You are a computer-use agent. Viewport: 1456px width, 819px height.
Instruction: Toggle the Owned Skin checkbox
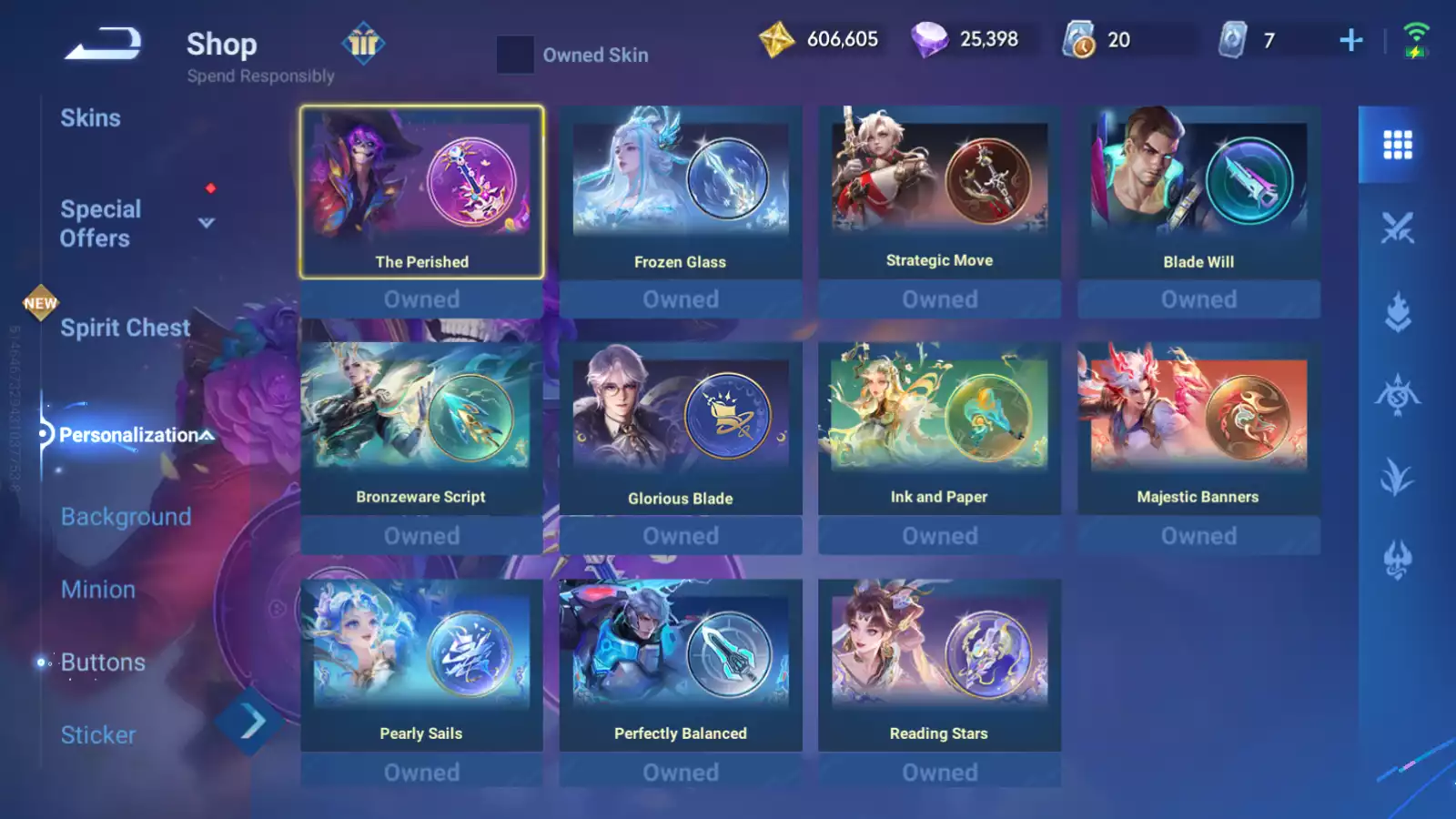515,55
